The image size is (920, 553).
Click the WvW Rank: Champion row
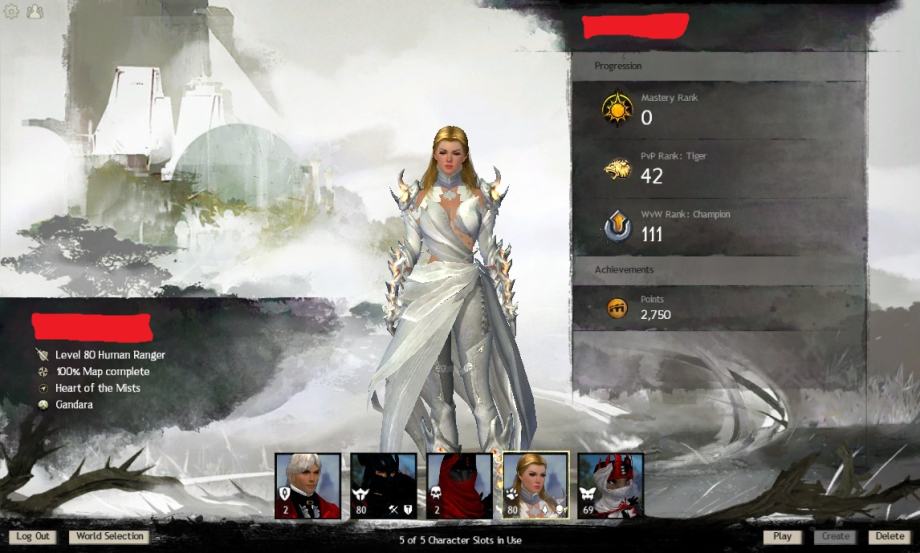click(718, 226)
